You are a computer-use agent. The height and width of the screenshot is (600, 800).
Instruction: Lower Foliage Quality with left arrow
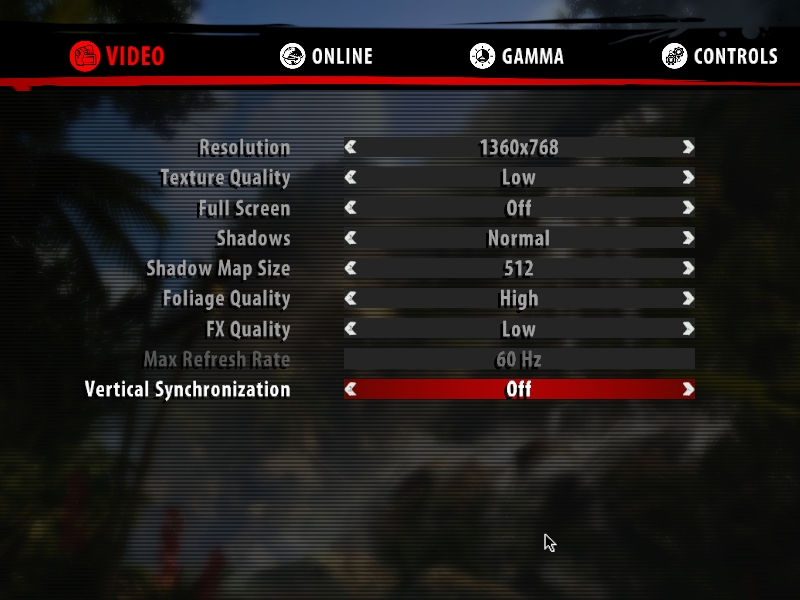351,299
